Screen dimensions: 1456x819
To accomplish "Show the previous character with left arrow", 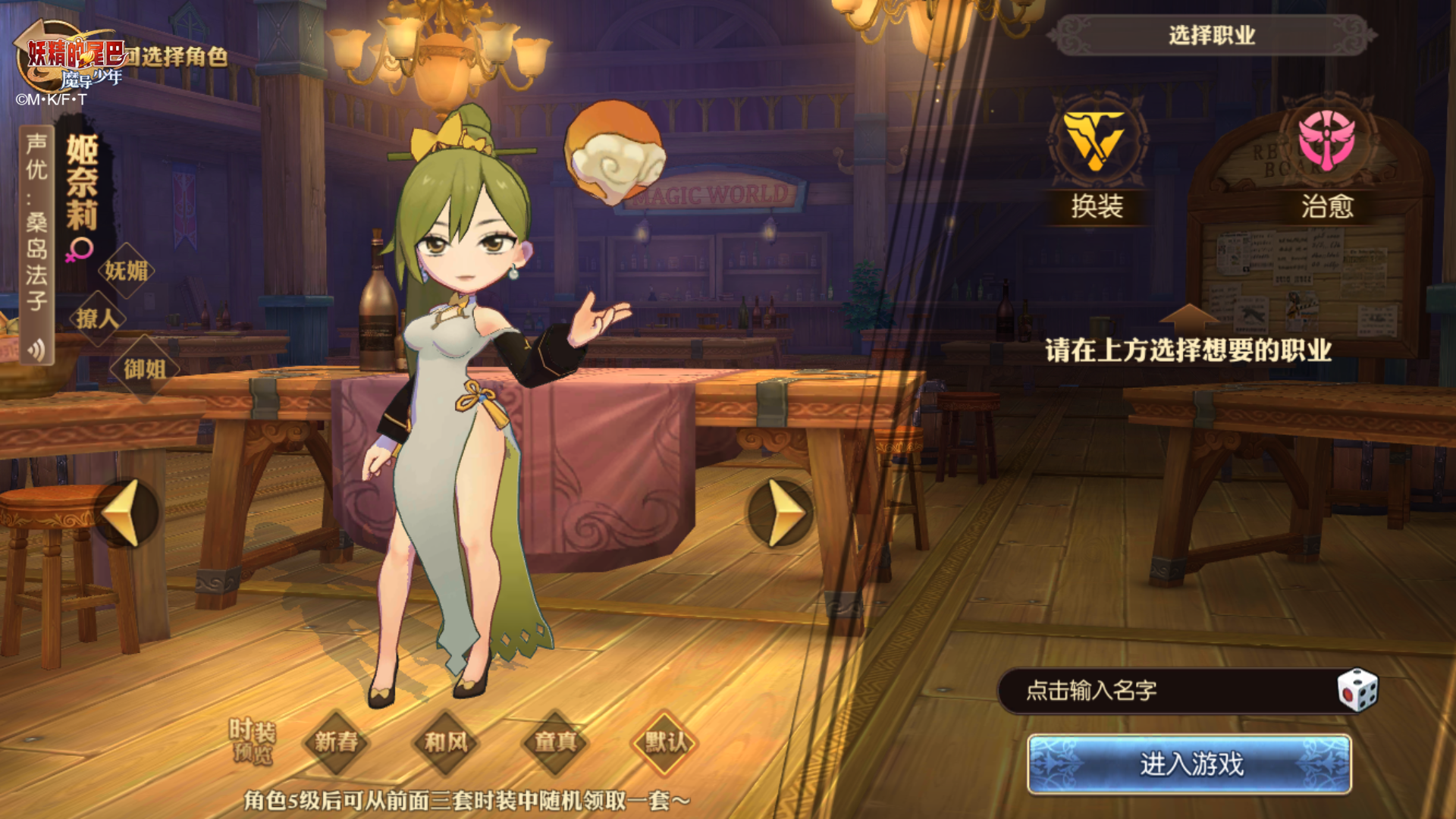I will pyautogui.click(x=127, y=513).
